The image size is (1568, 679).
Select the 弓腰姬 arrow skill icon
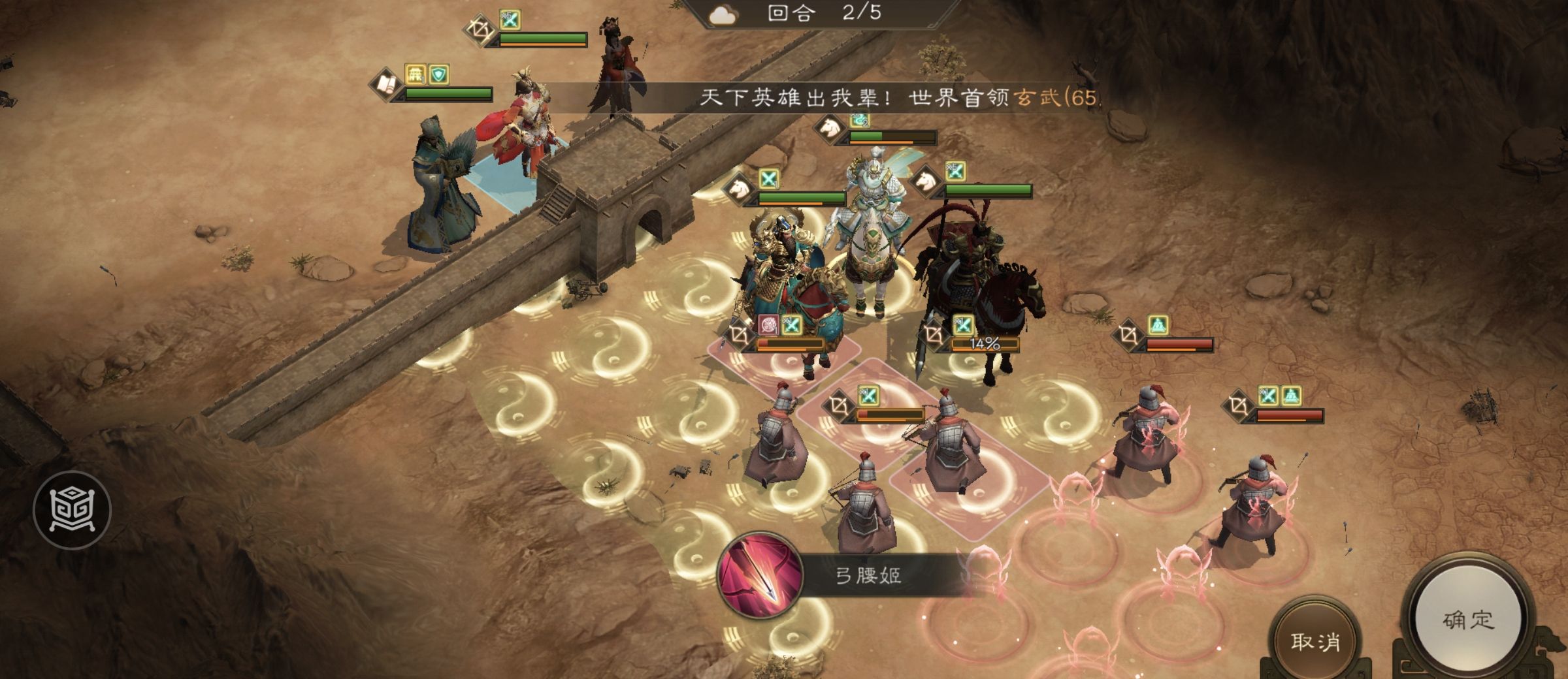759,575
